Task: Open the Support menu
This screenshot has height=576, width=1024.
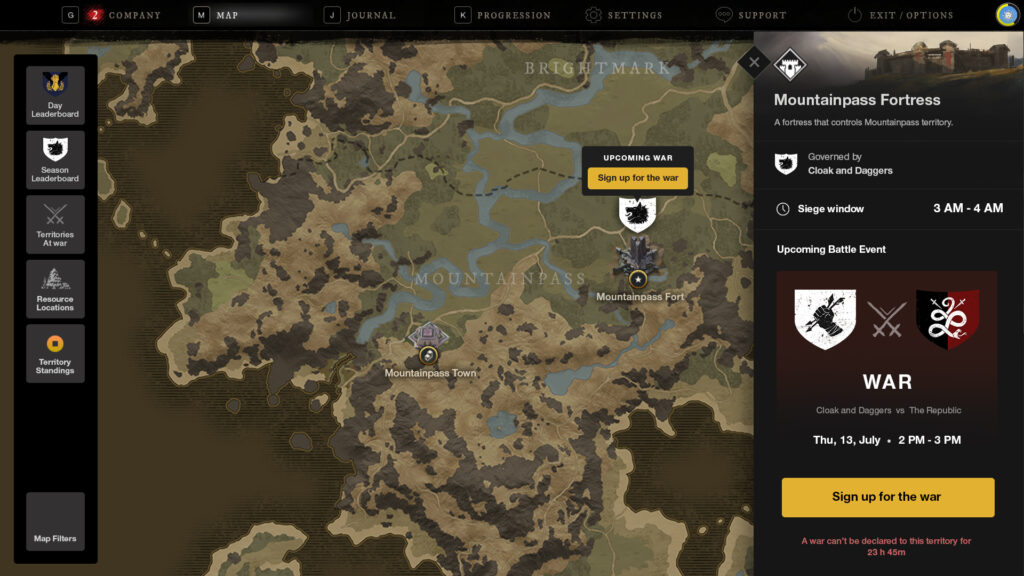Action: point(761,15)
